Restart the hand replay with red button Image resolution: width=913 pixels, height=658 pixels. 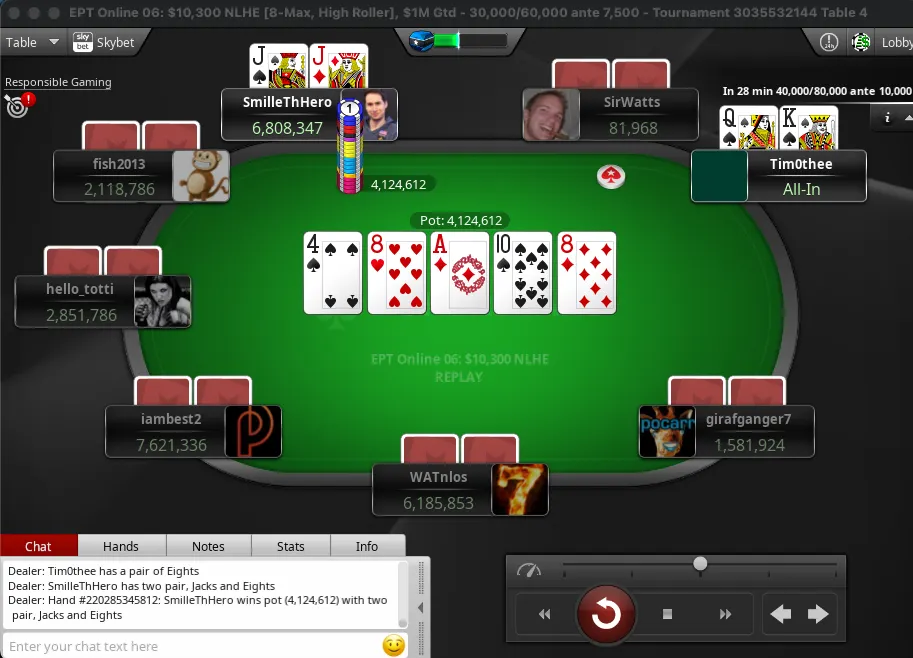[606, 614]
